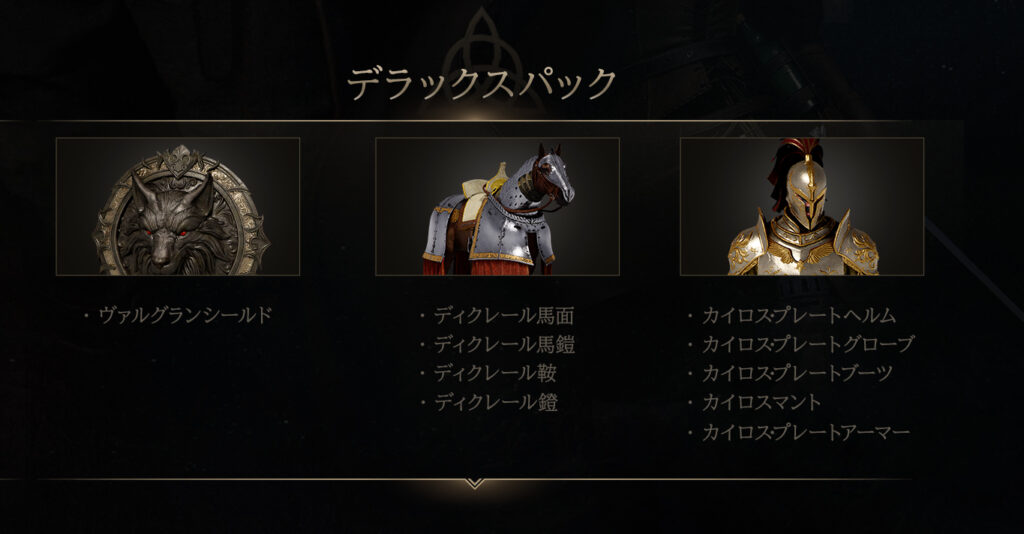
Task: Click the down chevron below the pack
Action: click(475, 484)
